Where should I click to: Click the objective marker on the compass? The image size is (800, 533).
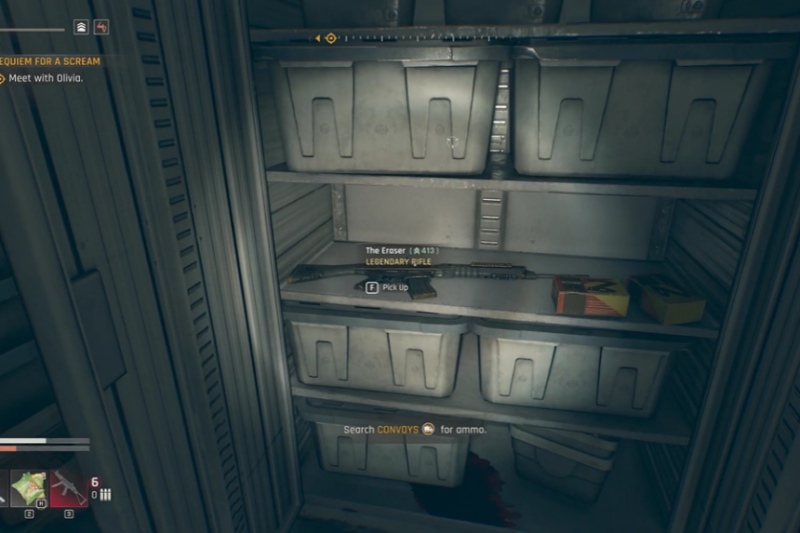[x=331, y=38]
